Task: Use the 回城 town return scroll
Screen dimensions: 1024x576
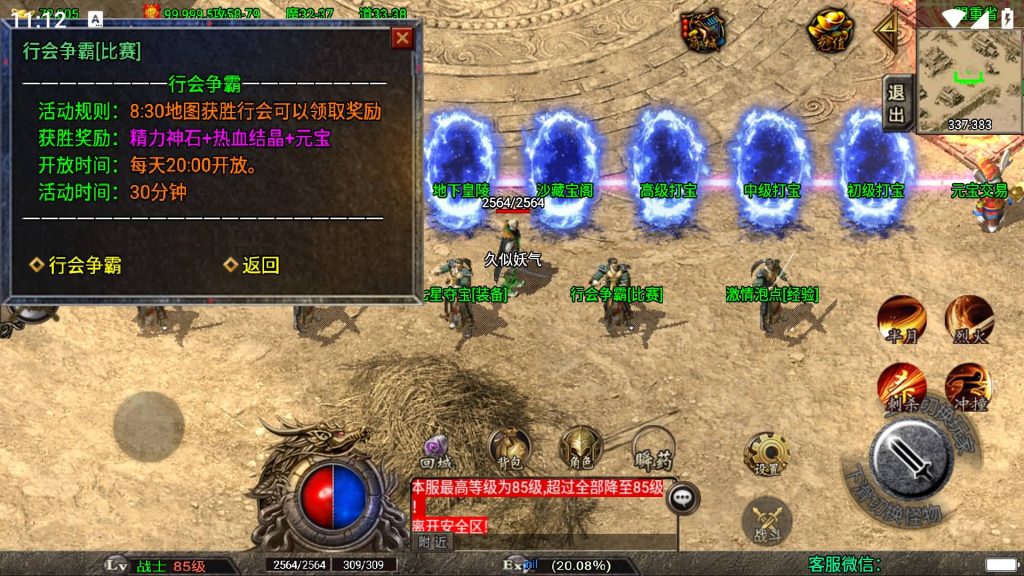Action: 436,451
